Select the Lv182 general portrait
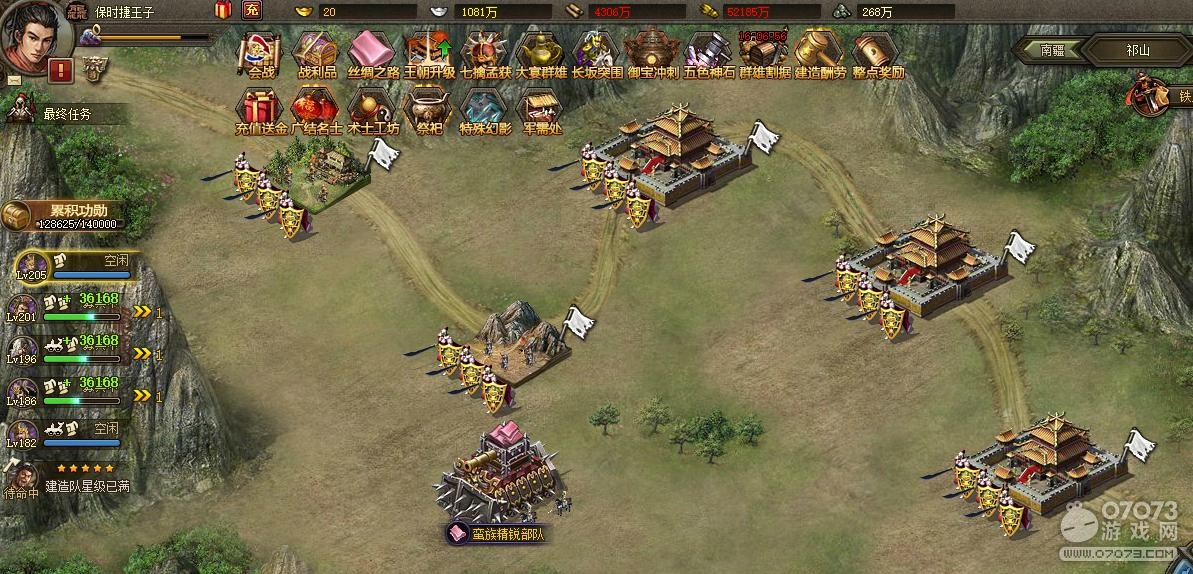This screenshot has width=1193, height=574. point(23,434)
